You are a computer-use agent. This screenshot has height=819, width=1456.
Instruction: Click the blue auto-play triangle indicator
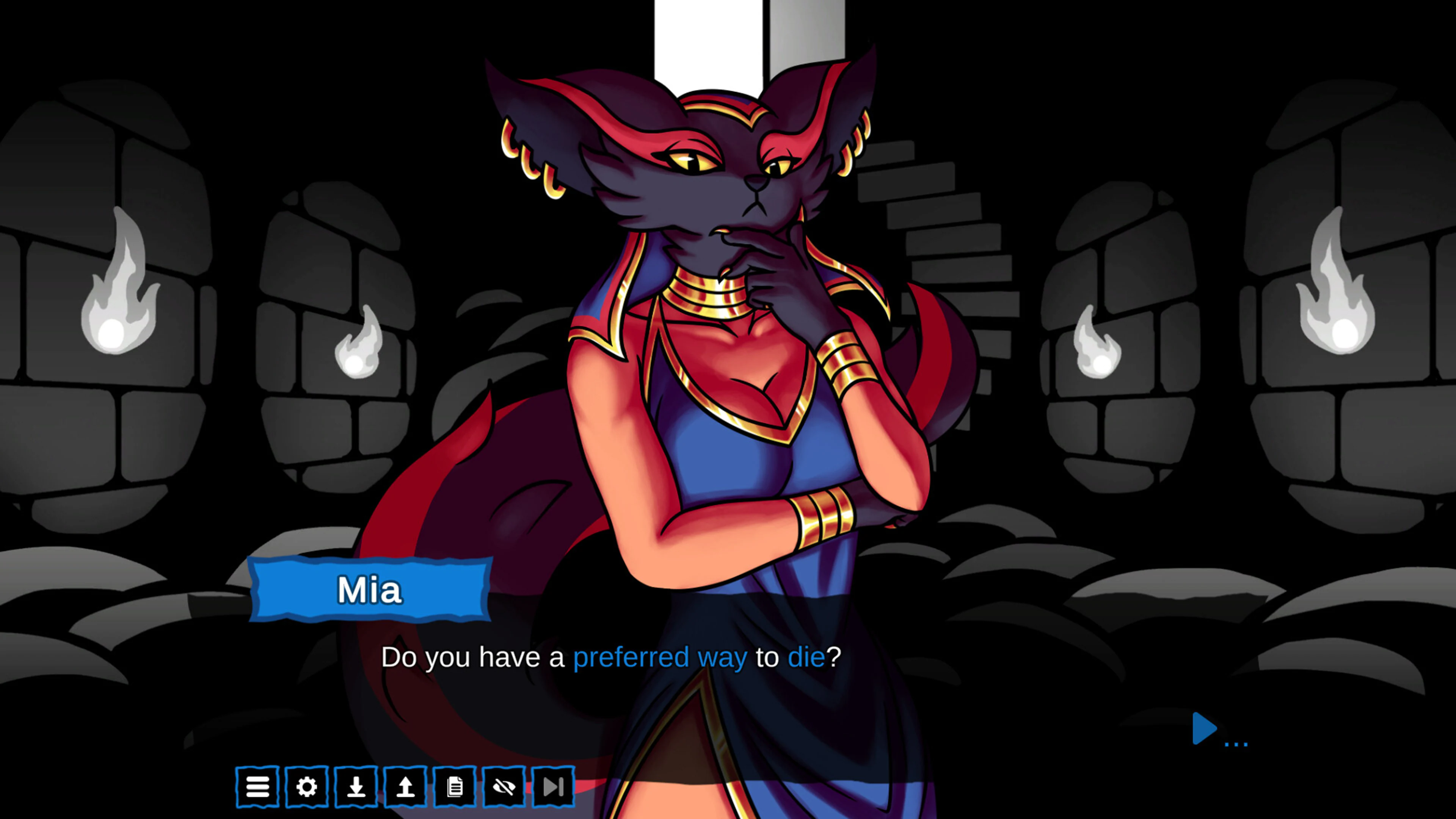(1205, 730)
